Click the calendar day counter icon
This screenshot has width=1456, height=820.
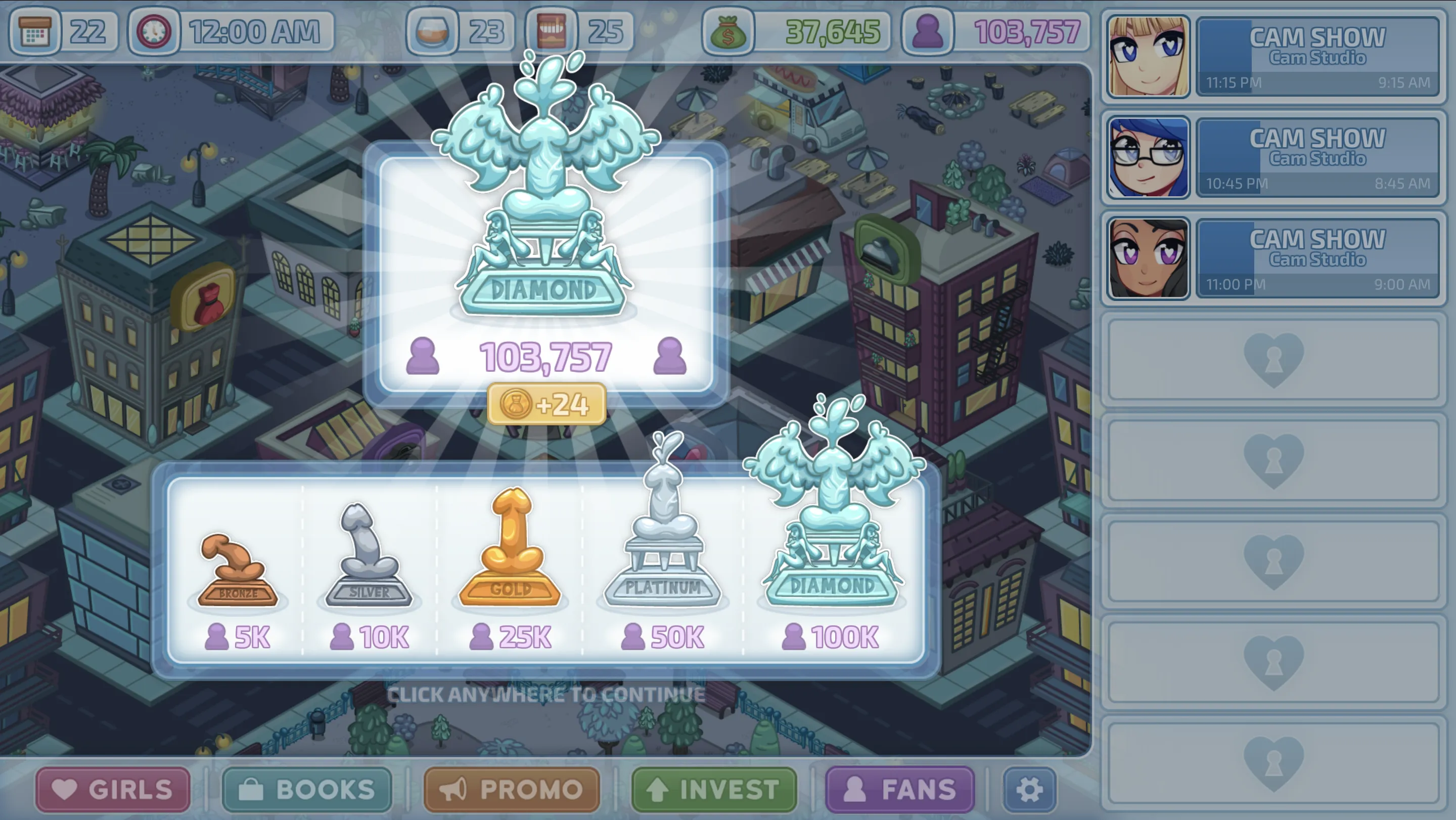[x=35, y=31]
